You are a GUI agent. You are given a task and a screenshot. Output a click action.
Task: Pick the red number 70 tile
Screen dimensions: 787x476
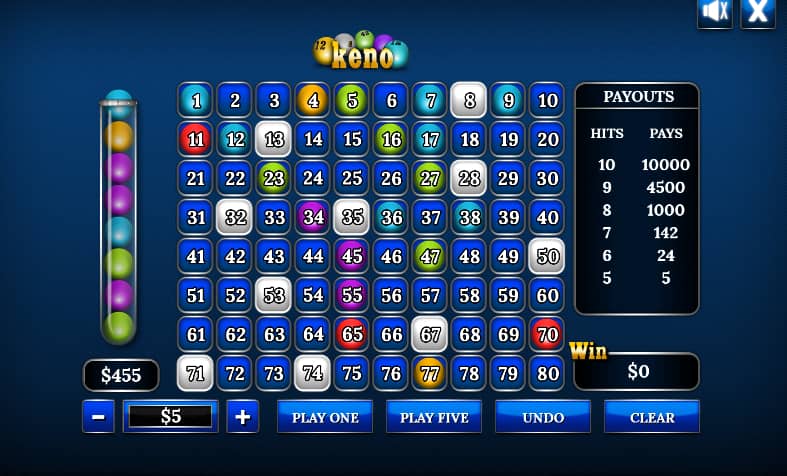point(547,334)
